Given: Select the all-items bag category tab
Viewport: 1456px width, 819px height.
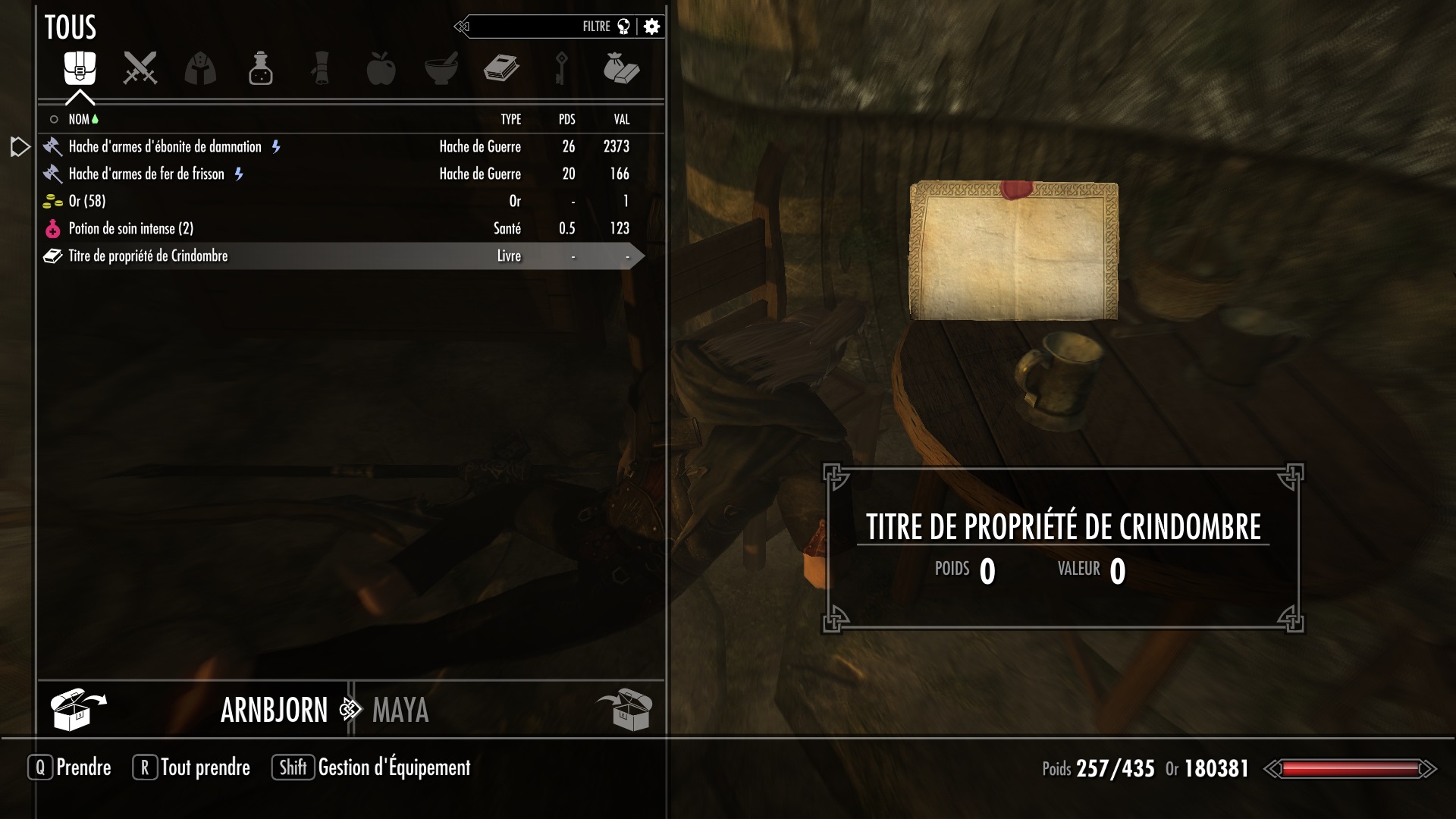Looking at the screenshot, I should tap(80, 69).
